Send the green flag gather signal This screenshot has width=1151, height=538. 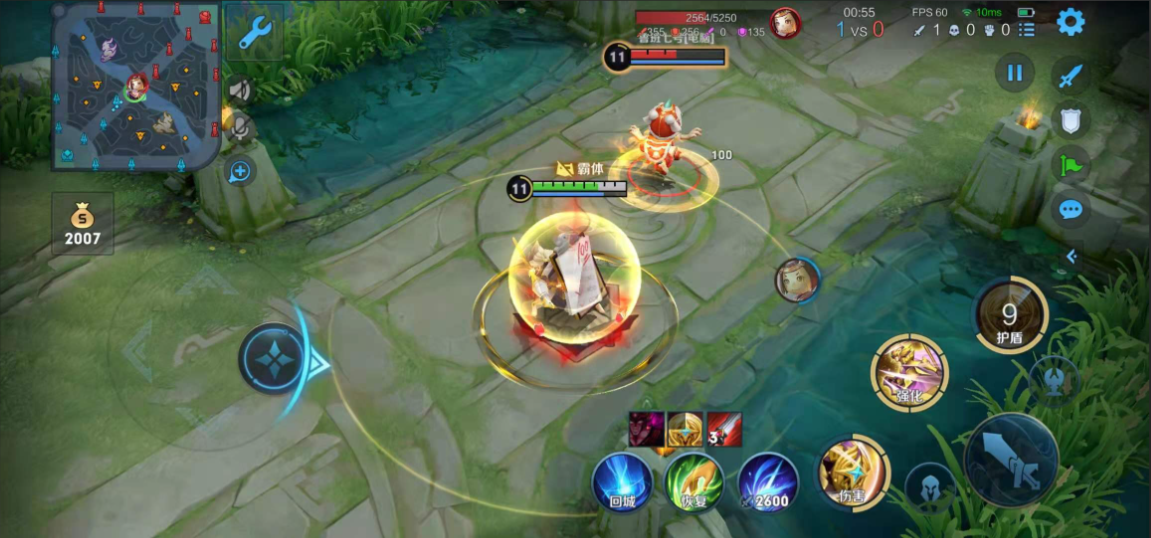1071,165
